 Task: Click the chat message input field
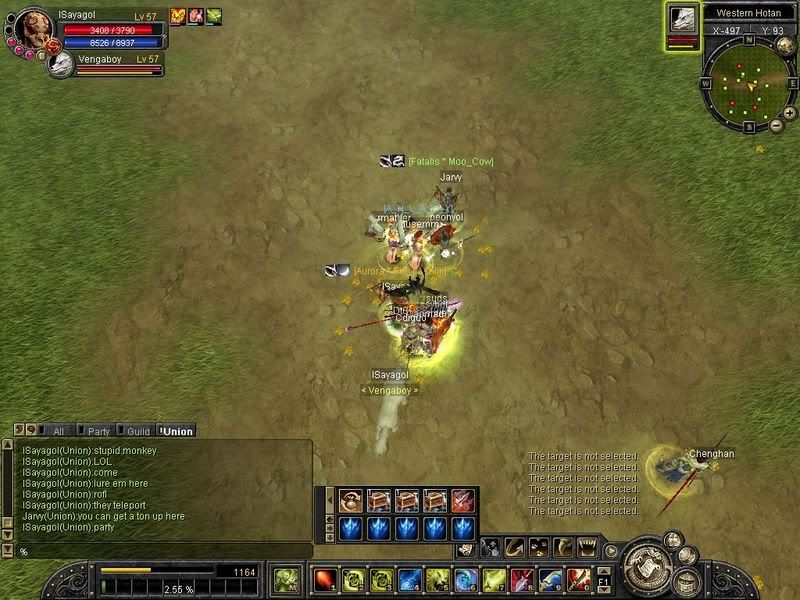point(160,551)
